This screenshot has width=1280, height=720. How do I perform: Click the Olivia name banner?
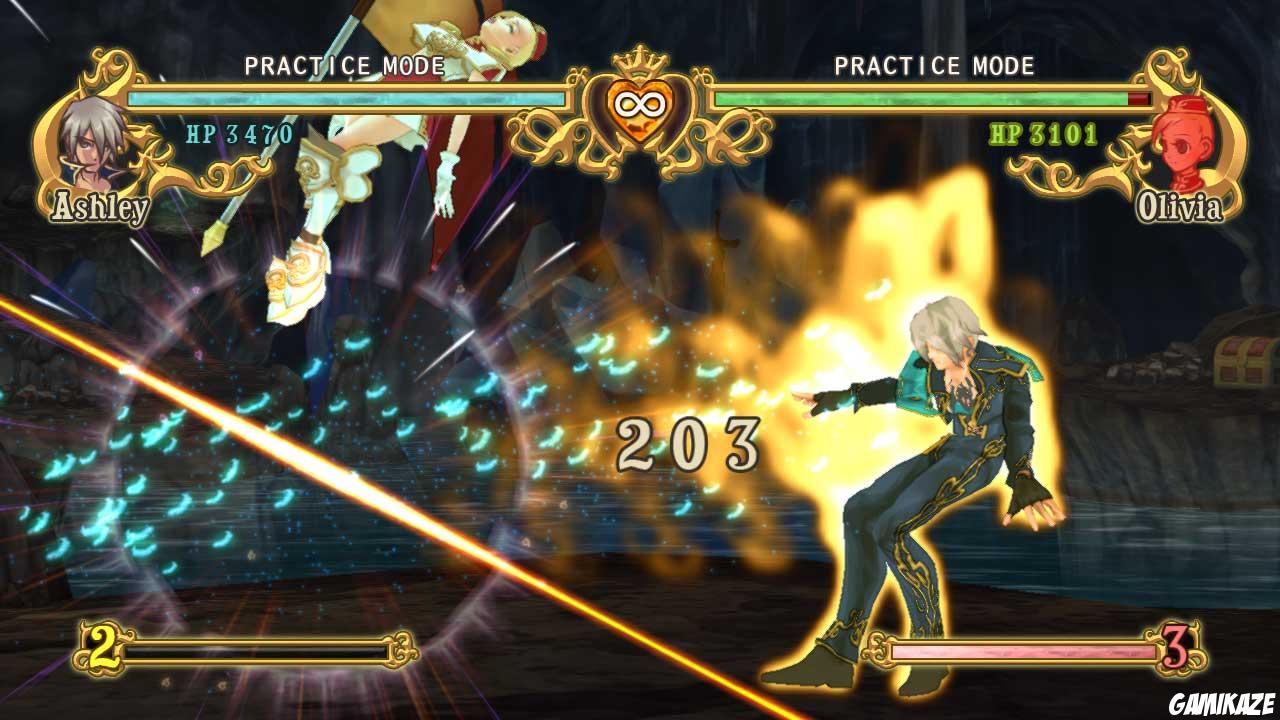pyautogui.click(x=1178, y=207)
